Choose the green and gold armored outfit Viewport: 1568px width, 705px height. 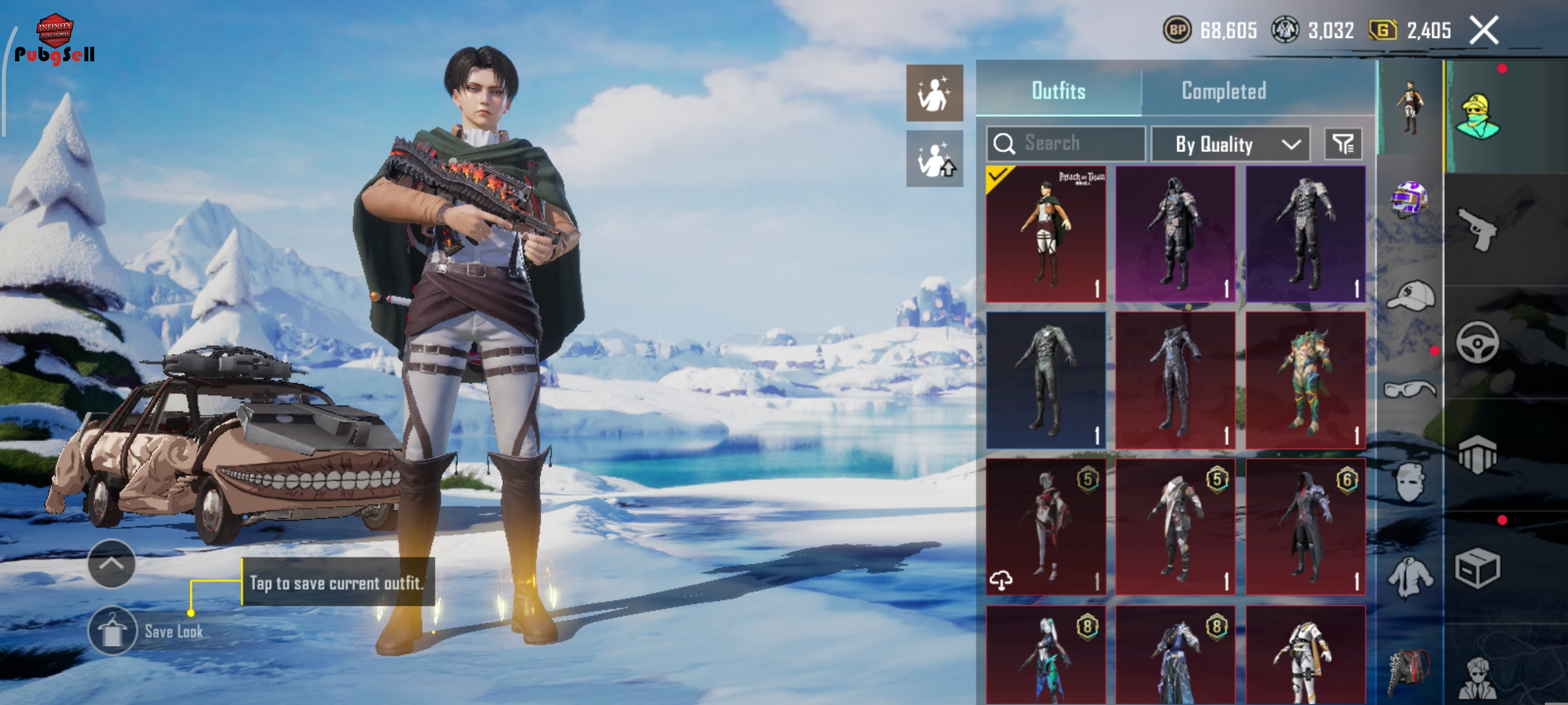(1305, 381)
